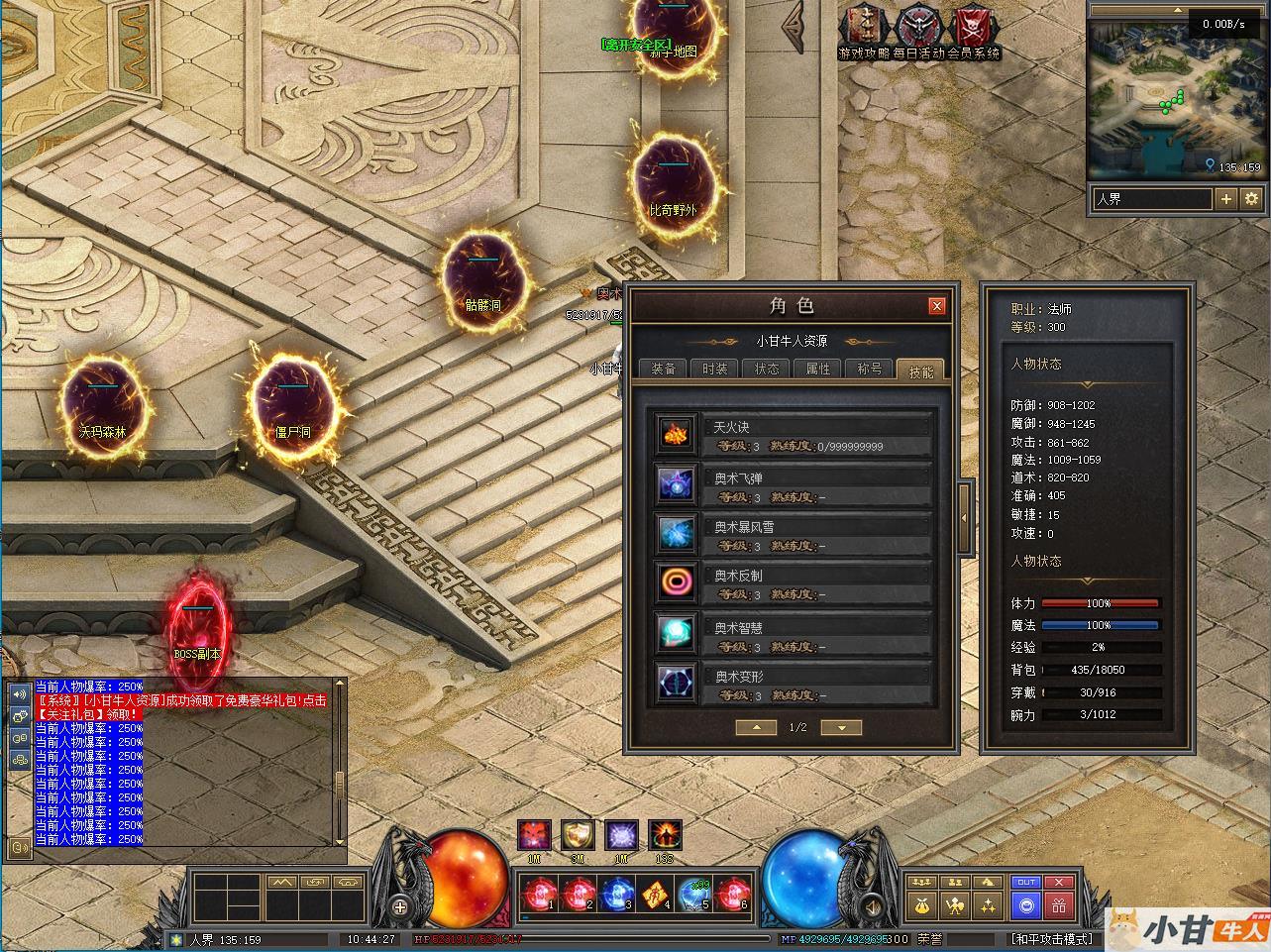Open 每日活动 daily activities
The height and width of the screenshot is (952, 1271).
point(918,32)
